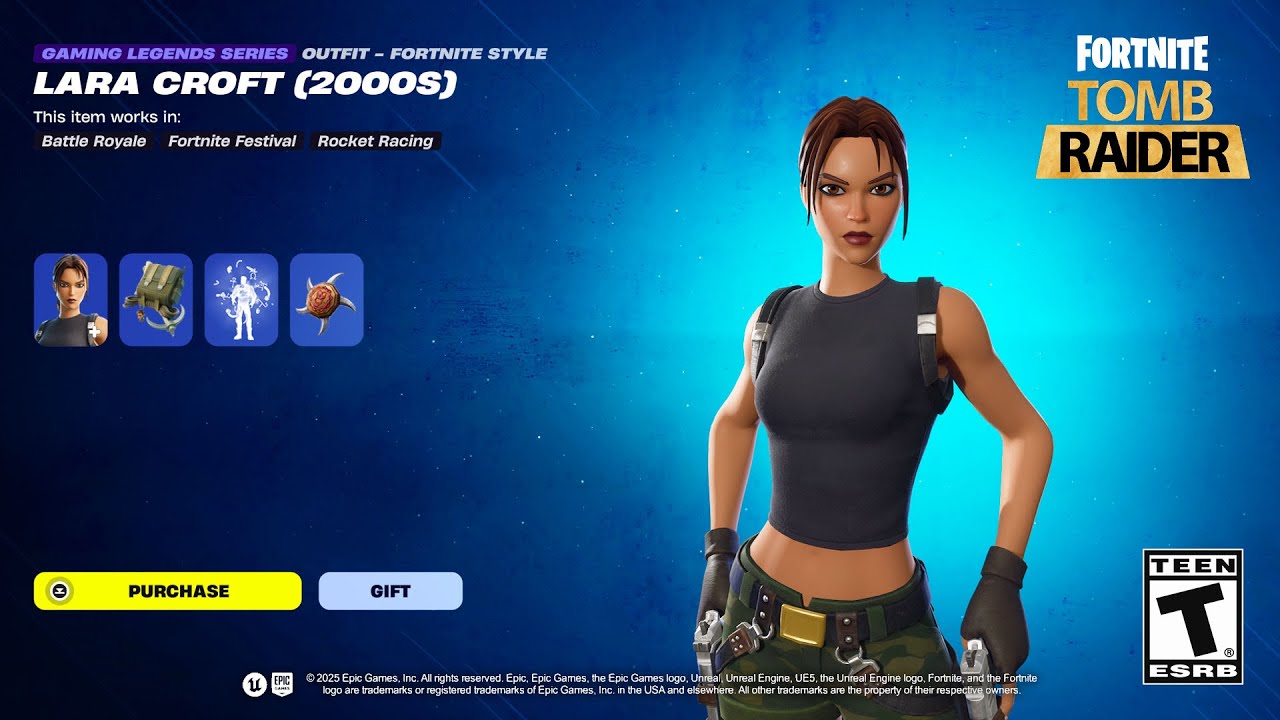Open the glowing emote item preview
1280x720 pixels.
tap(241, 299)
